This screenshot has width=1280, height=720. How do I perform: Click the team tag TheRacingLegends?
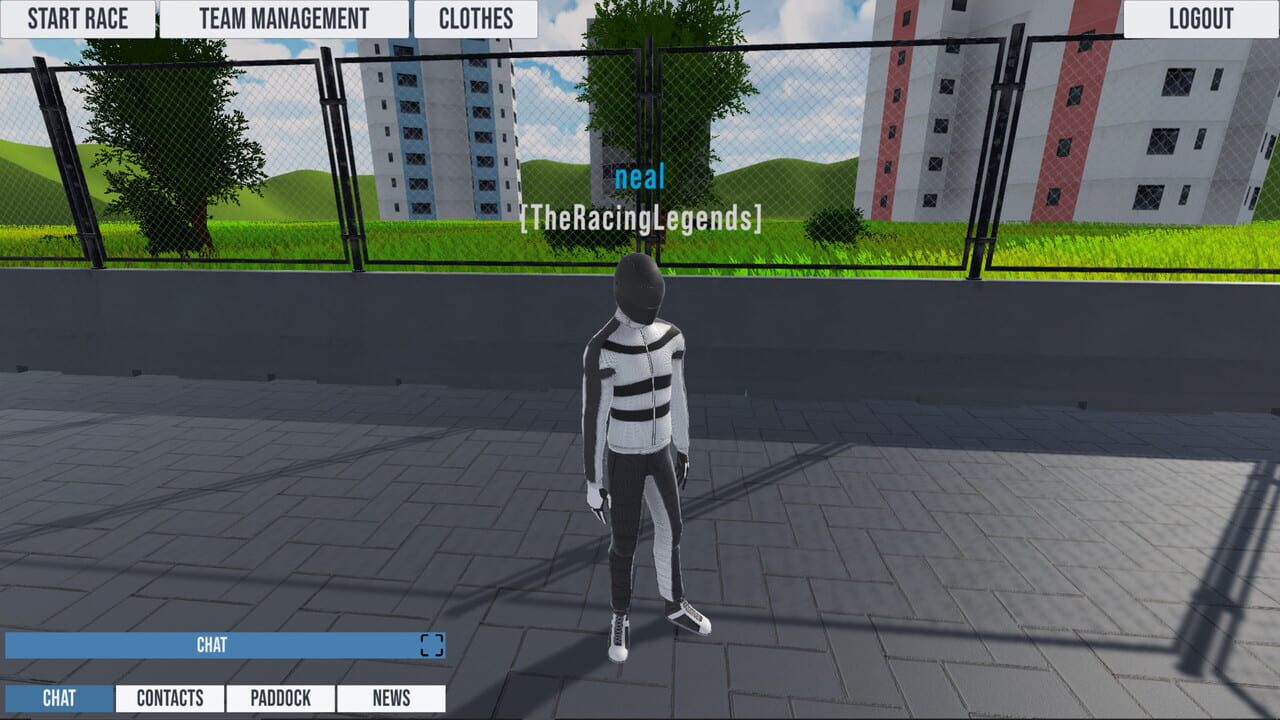point(639,215)
